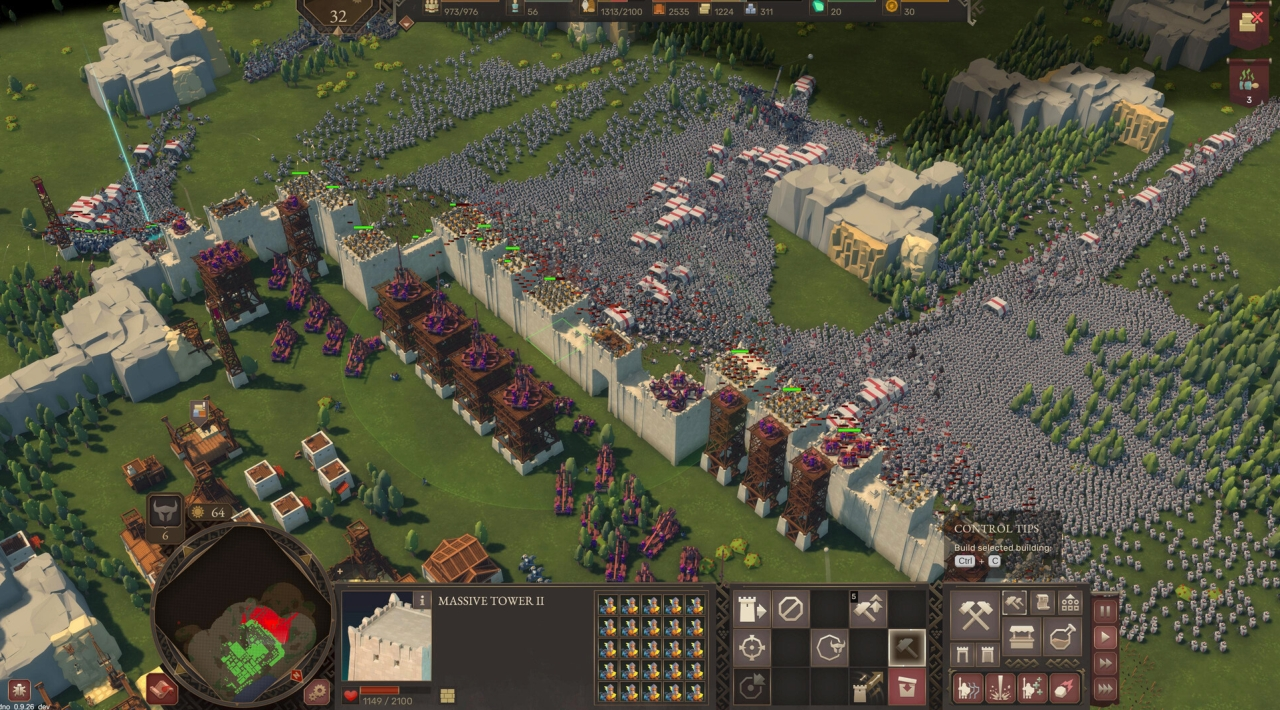Upgrade the tower with hammer arrows button
Image resolution: width=1280 pixels, height=710 pixels.
tap(868, 608)
